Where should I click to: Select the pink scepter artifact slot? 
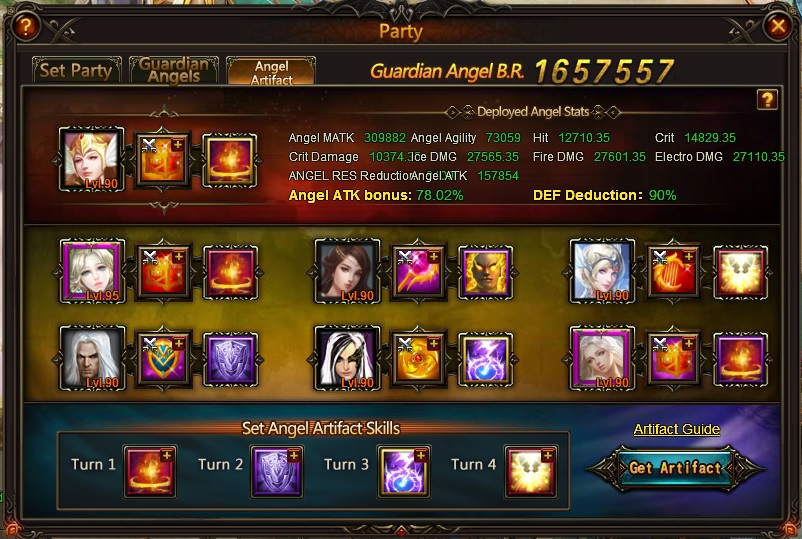tap(417, 271)
